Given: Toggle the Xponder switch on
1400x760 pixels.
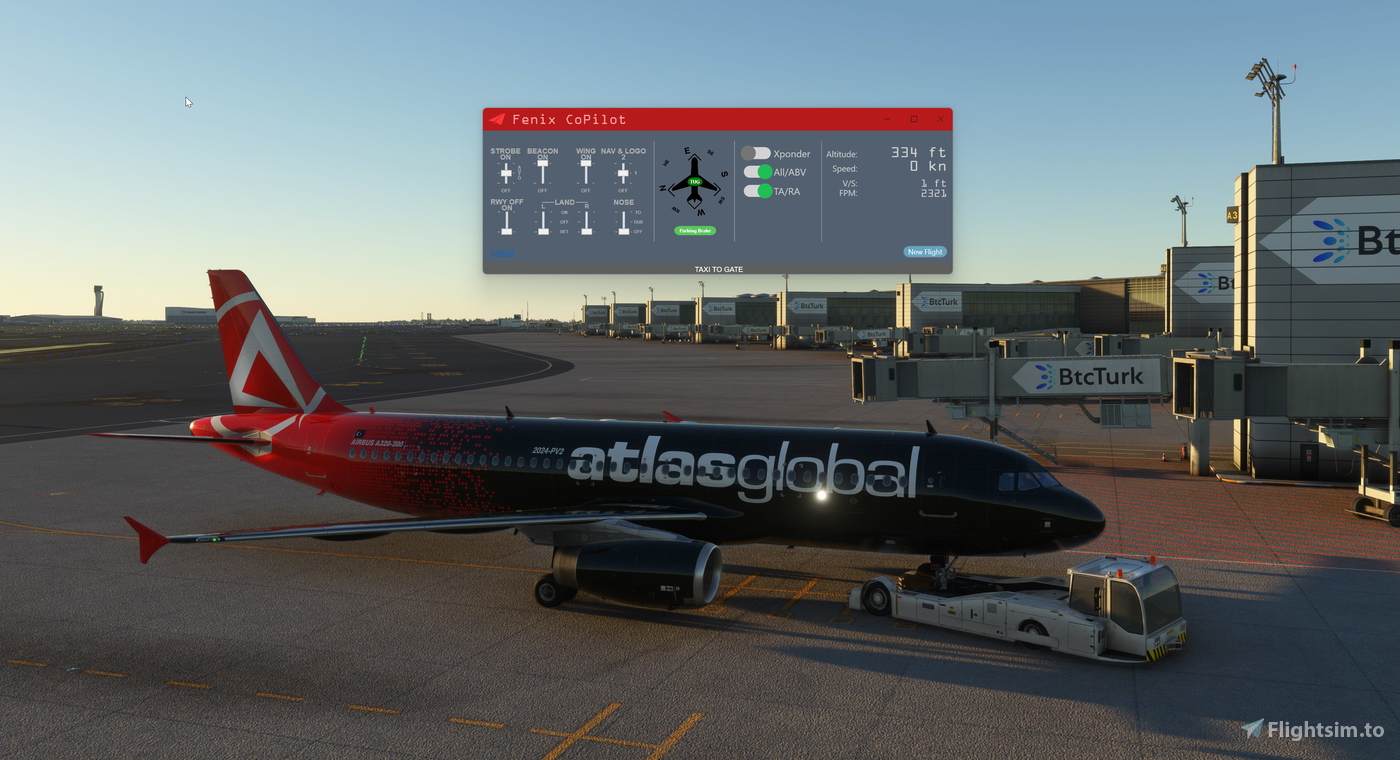Looking at the screenshot, I should pos(756,153).
